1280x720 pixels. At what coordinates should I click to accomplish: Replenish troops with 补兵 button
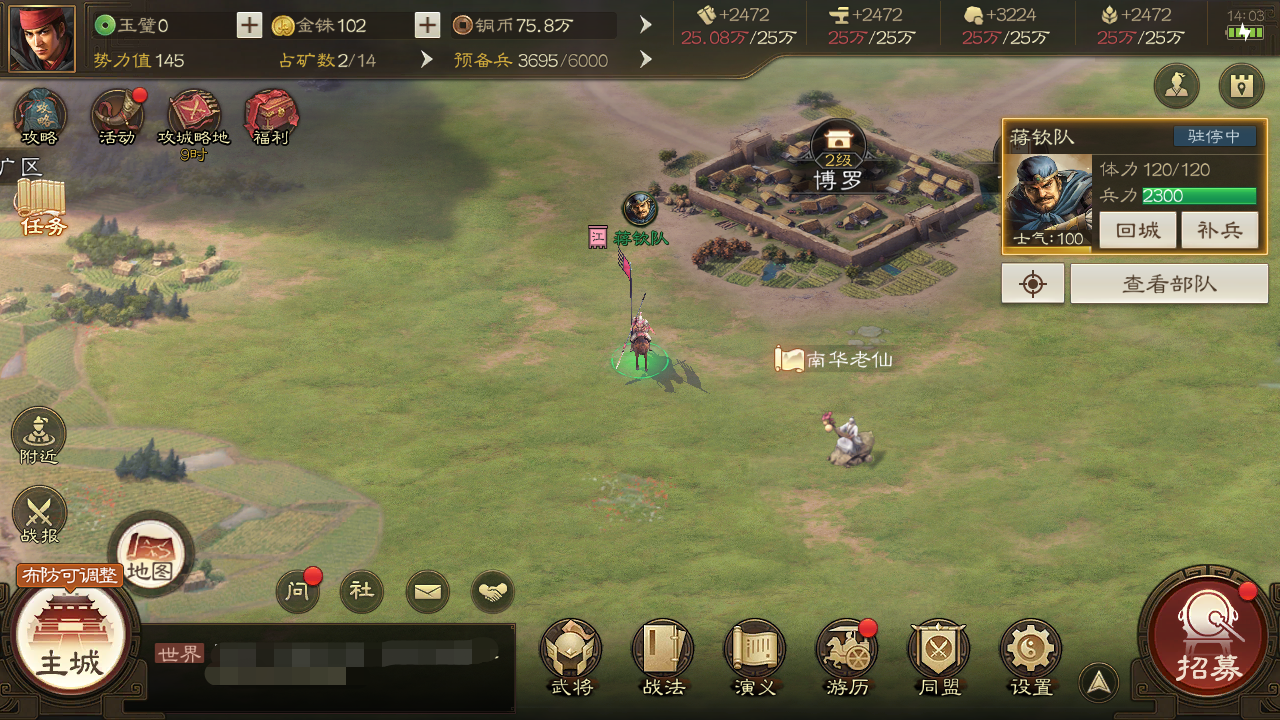click(1219, 230)
